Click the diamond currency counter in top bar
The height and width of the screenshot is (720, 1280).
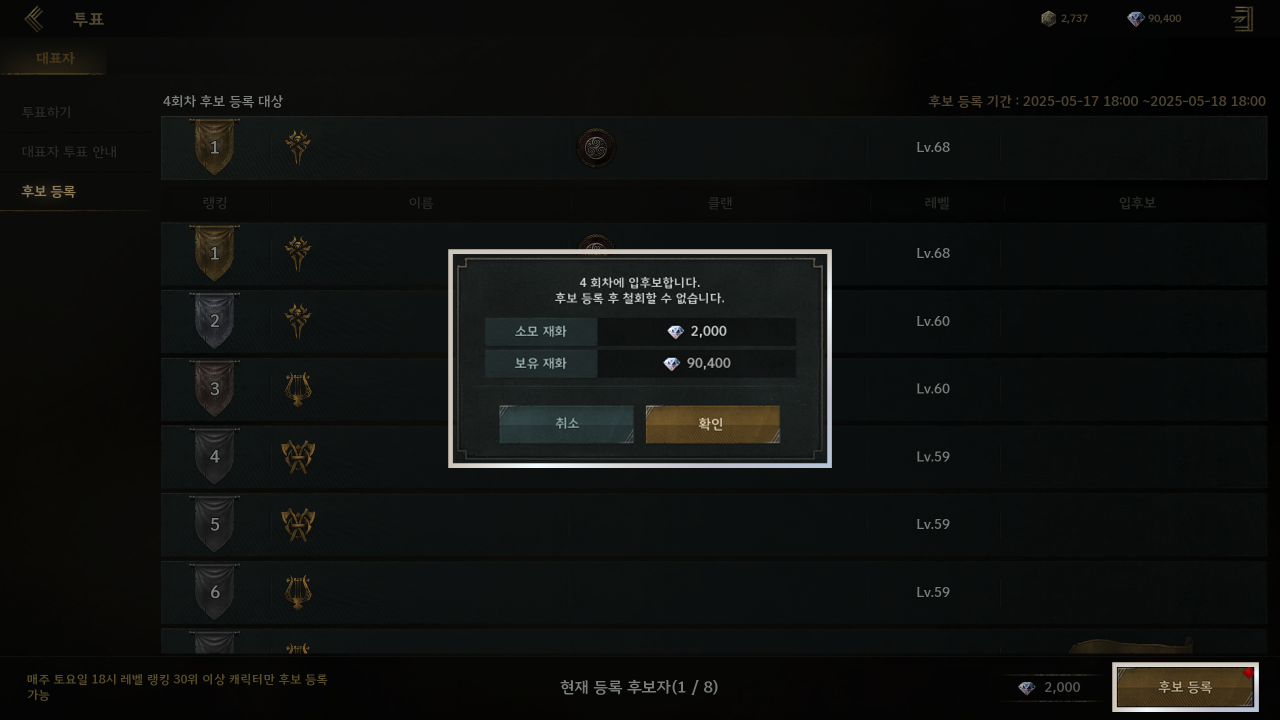[1154, 18]
